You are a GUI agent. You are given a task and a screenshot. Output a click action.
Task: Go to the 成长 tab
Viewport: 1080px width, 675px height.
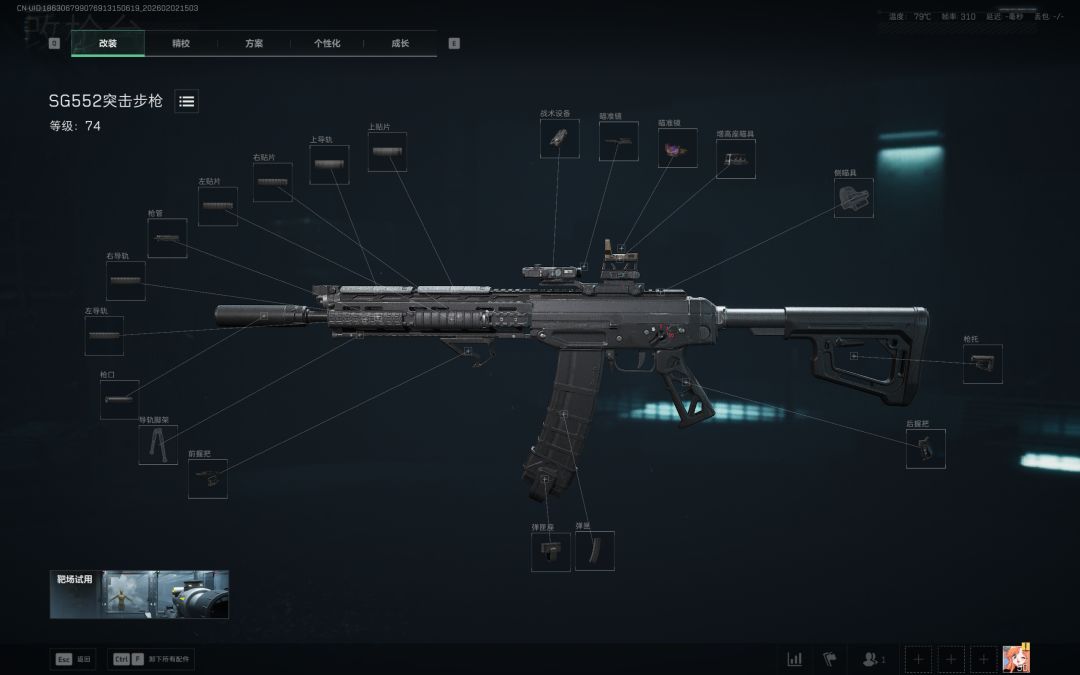point(400,43)
